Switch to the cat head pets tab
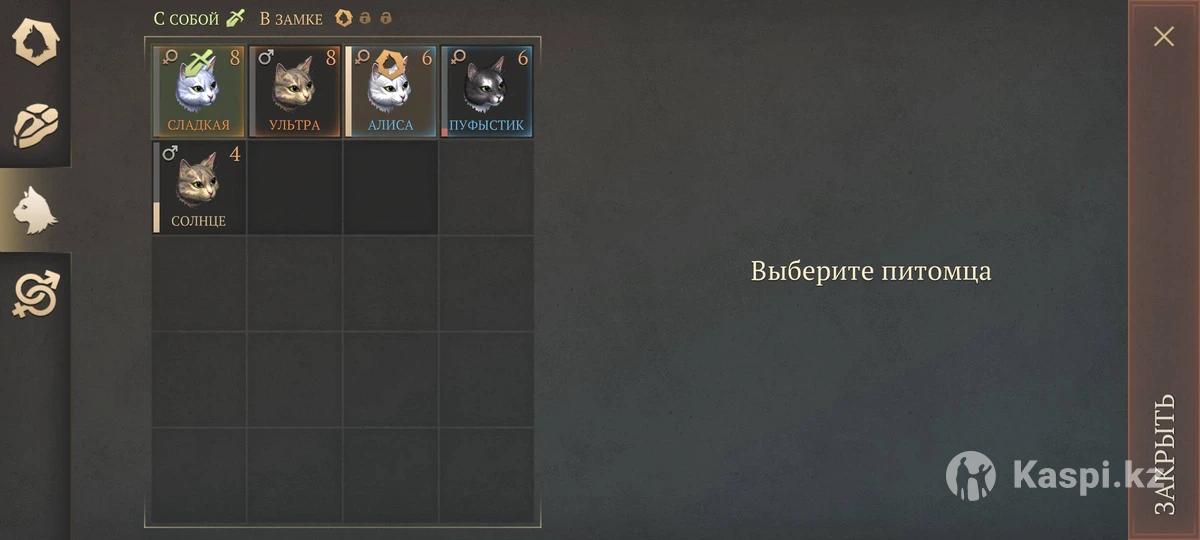This screenshot has height=540, width=1200. point(35,209)
